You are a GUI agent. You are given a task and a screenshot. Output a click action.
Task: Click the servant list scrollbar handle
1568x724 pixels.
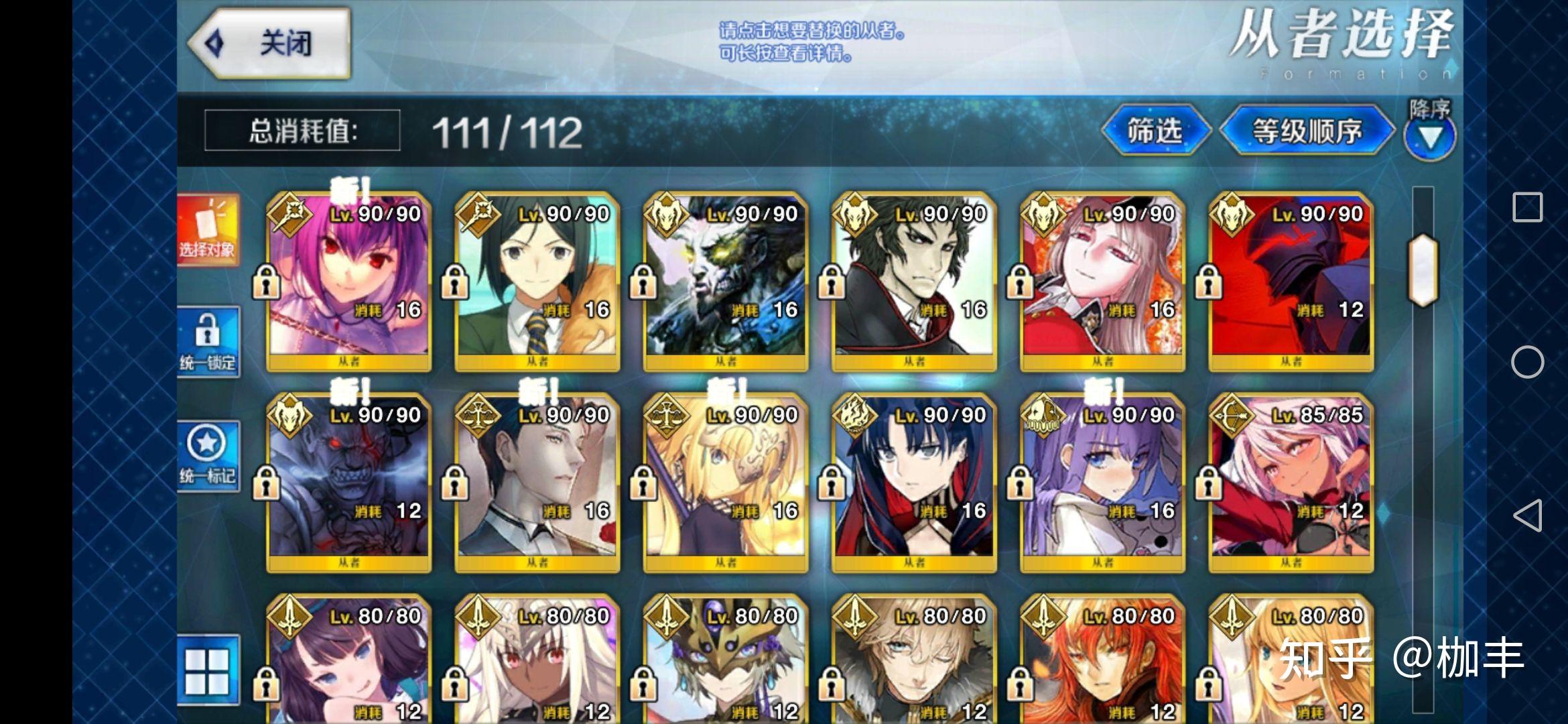[x=1423, y=270]
